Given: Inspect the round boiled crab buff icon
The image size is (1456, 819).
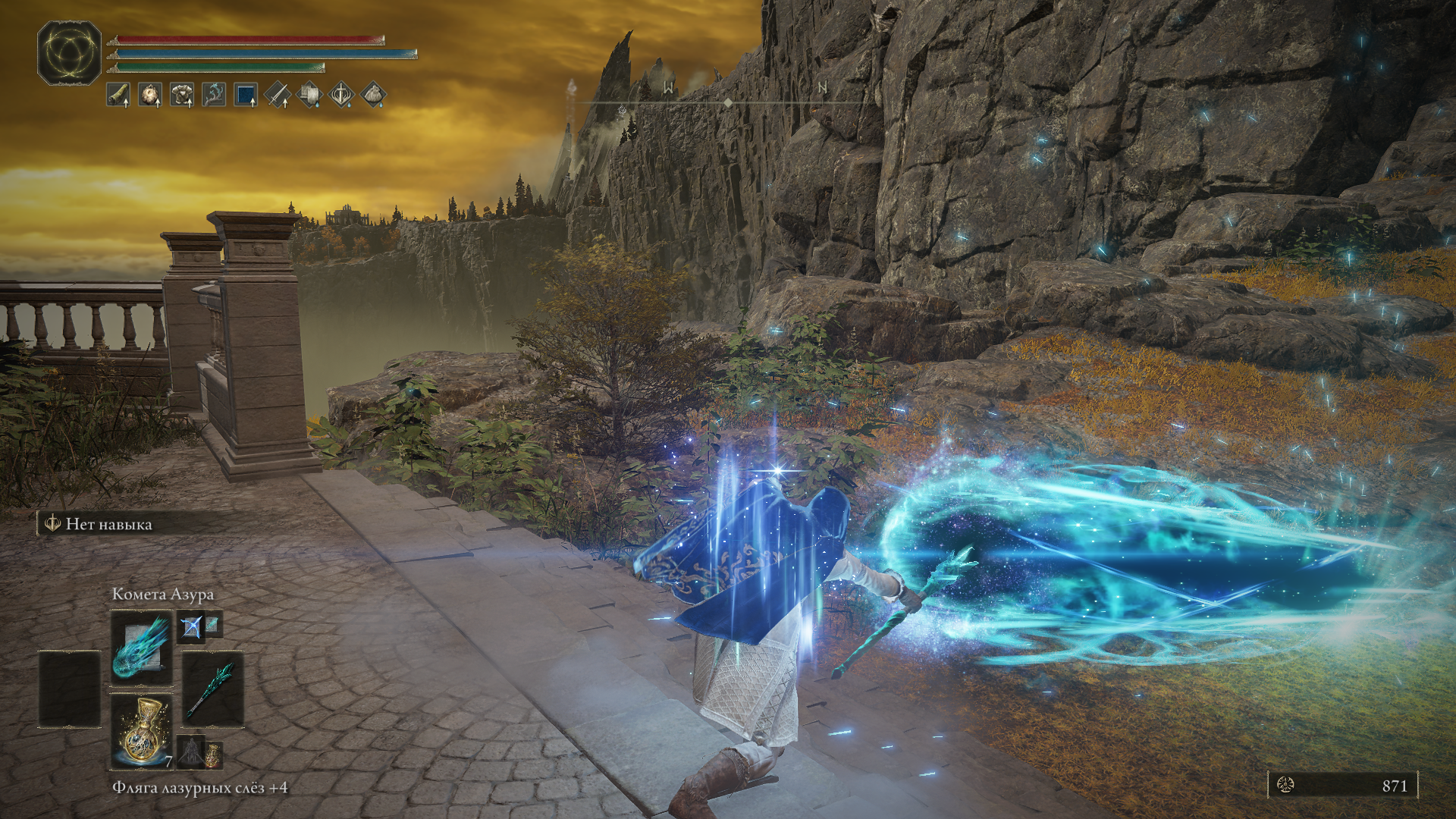Looking at the screenshot, I should (150, 95).
